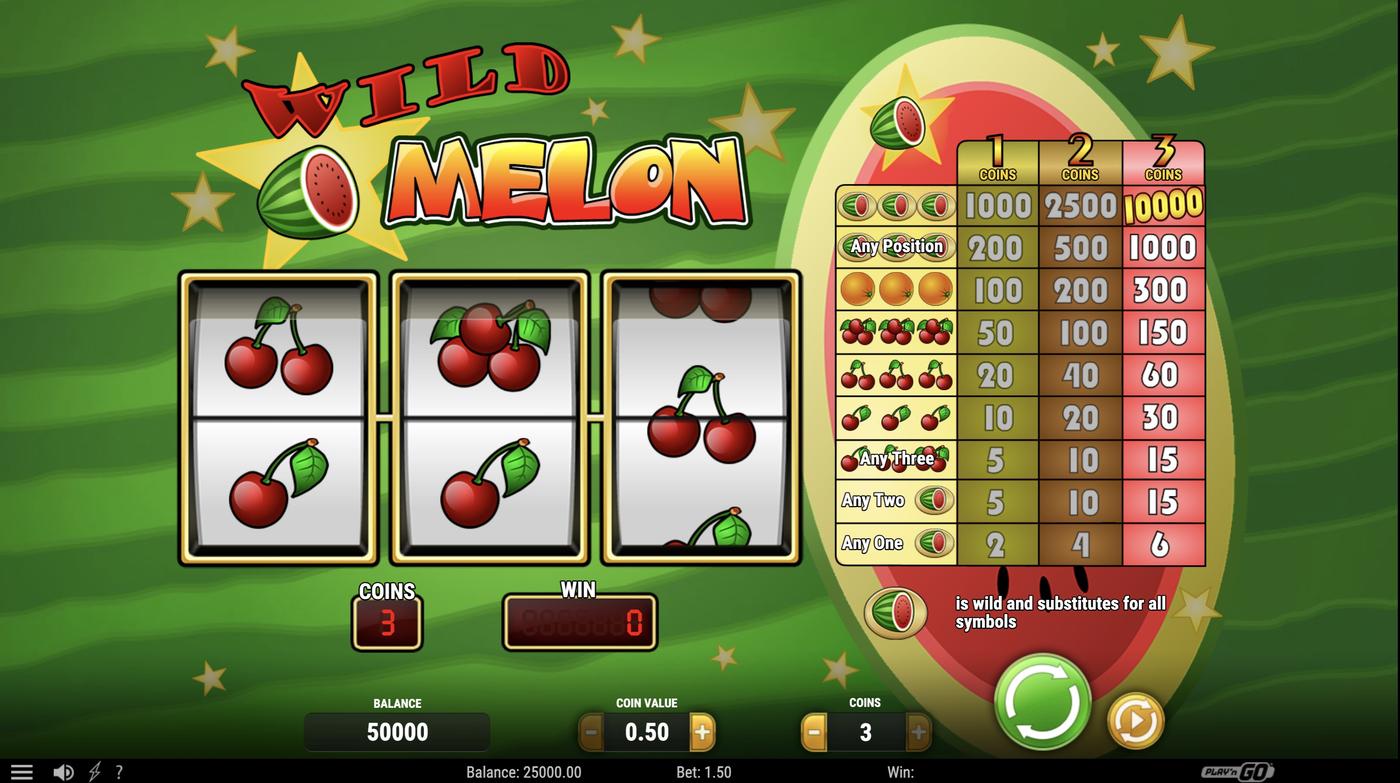Image resolution: width=1400 pixels, height=783 pixels.
Task: Click the 10000 jackpot payout value
Action: 1163,205
